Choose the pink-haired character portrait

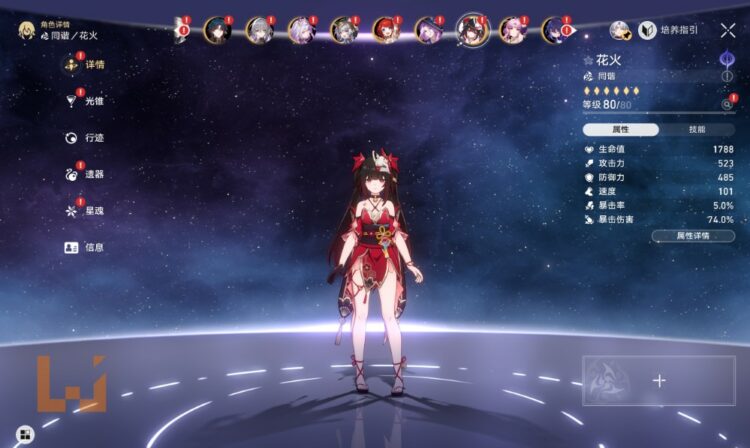click(513, 30)
